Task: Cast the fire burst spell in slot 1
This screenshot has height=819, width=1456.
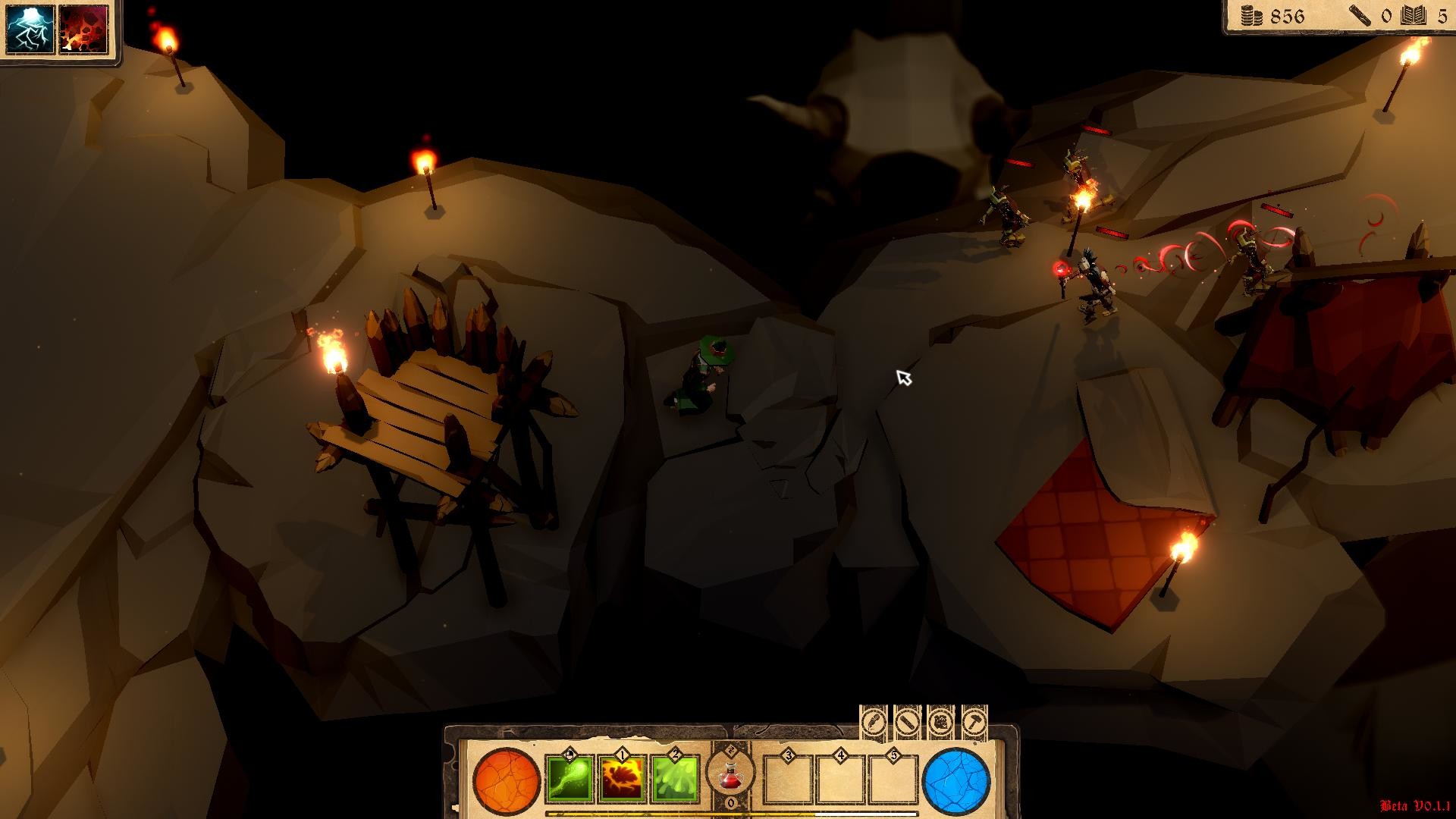Action: point(622,780)
